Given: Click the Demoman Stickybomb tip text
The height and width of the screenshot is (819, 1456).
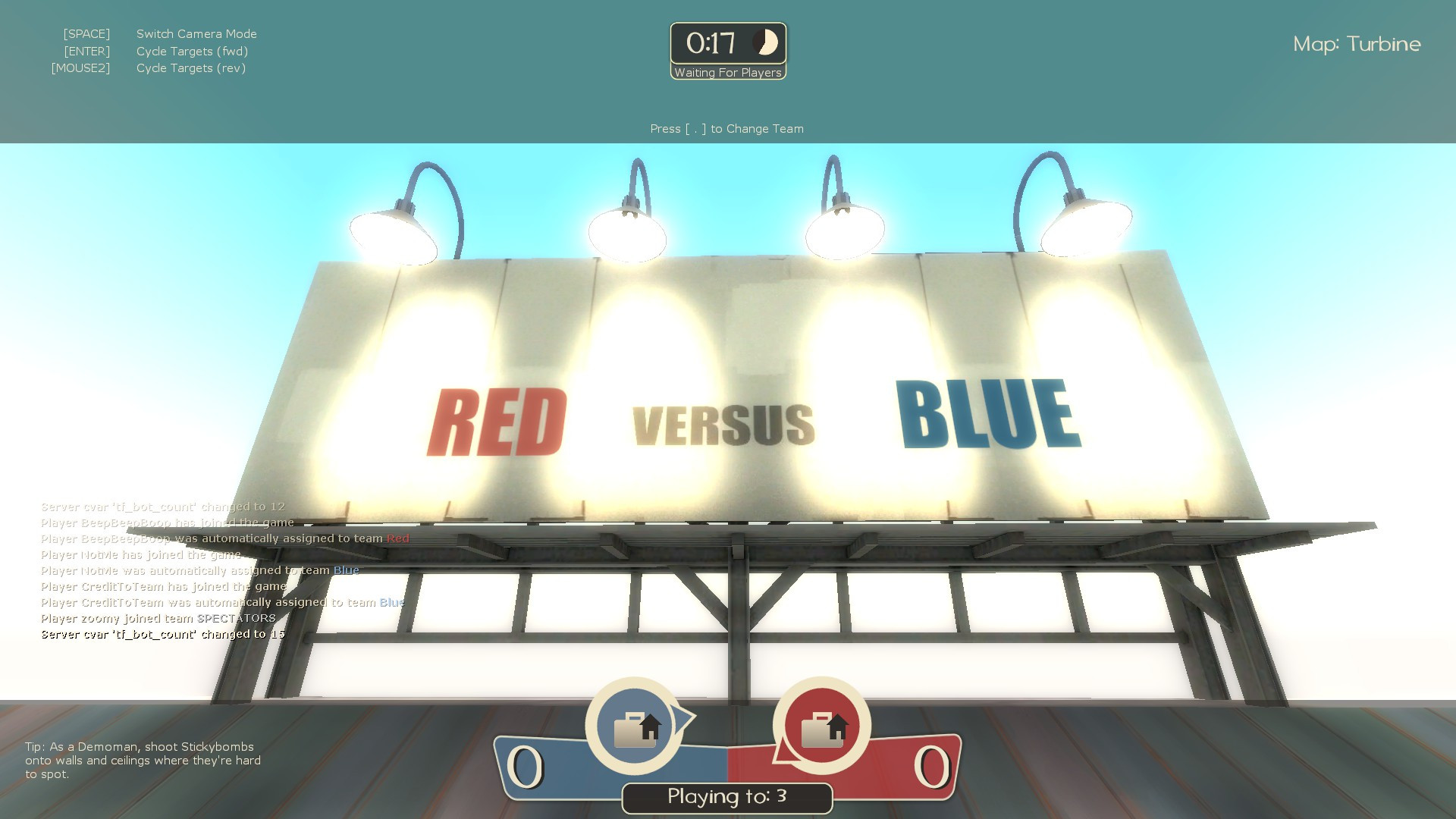Looking at the screenshot, I should click(x=143, y=761).
